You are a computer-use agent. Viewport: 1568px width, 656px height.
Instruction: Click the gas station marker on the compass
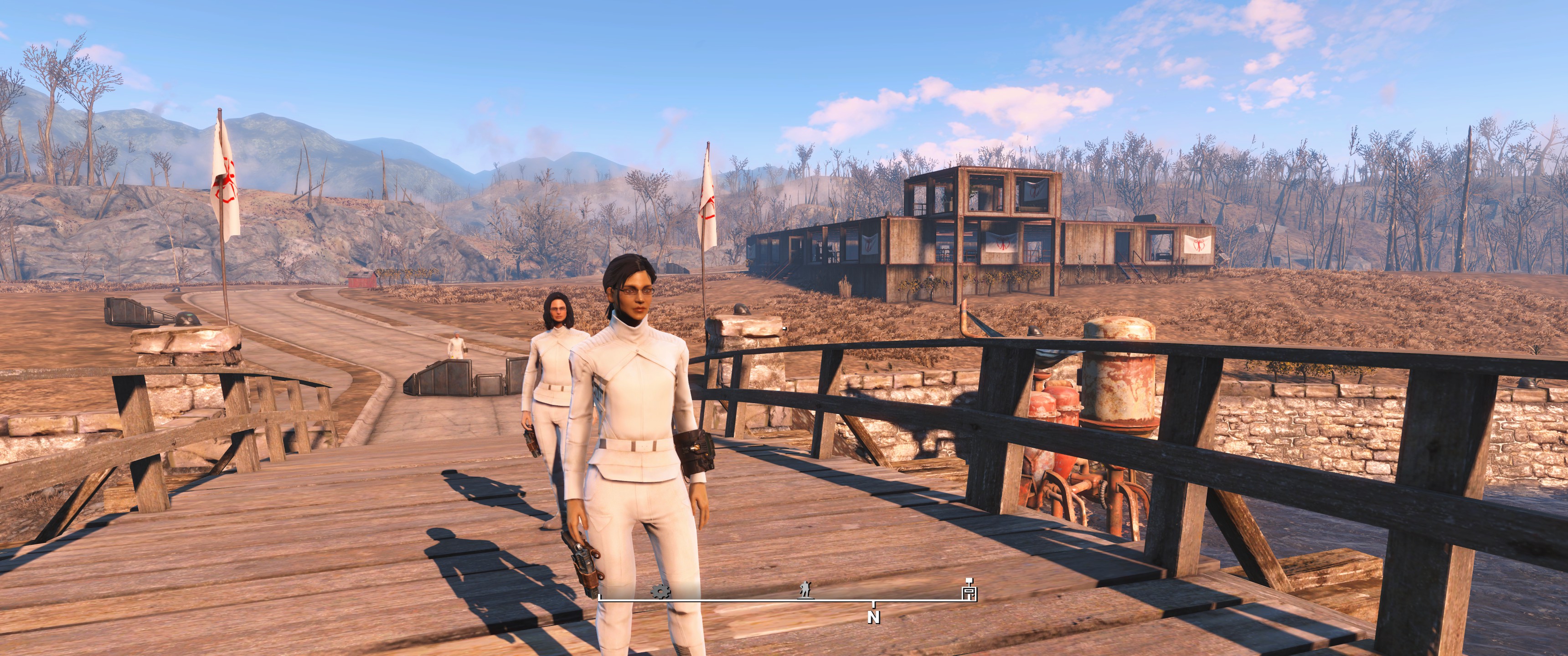(x=969, y=590)
